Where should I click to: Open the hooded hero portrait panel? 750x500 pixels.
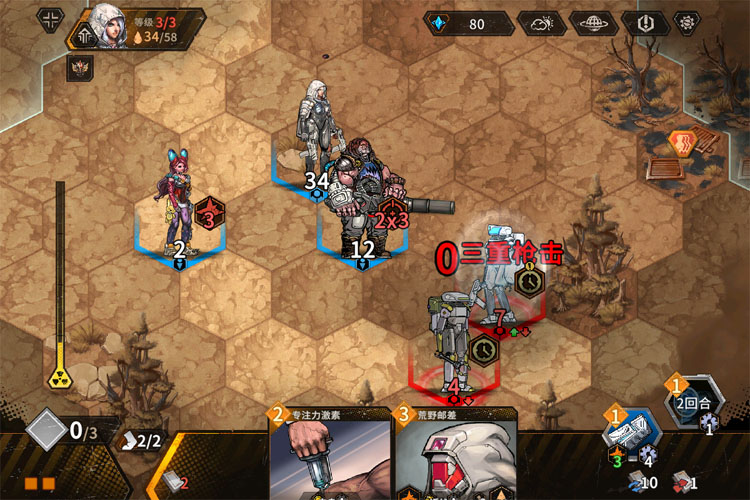click(x=107, y=23)
